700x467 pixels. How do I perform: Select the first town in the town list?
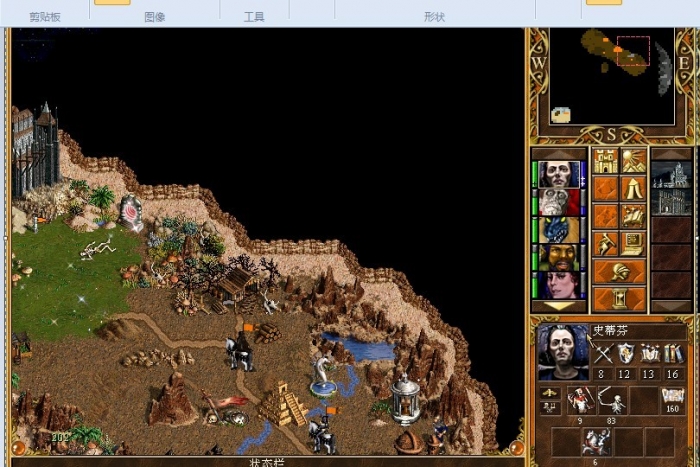click(671, 176)
